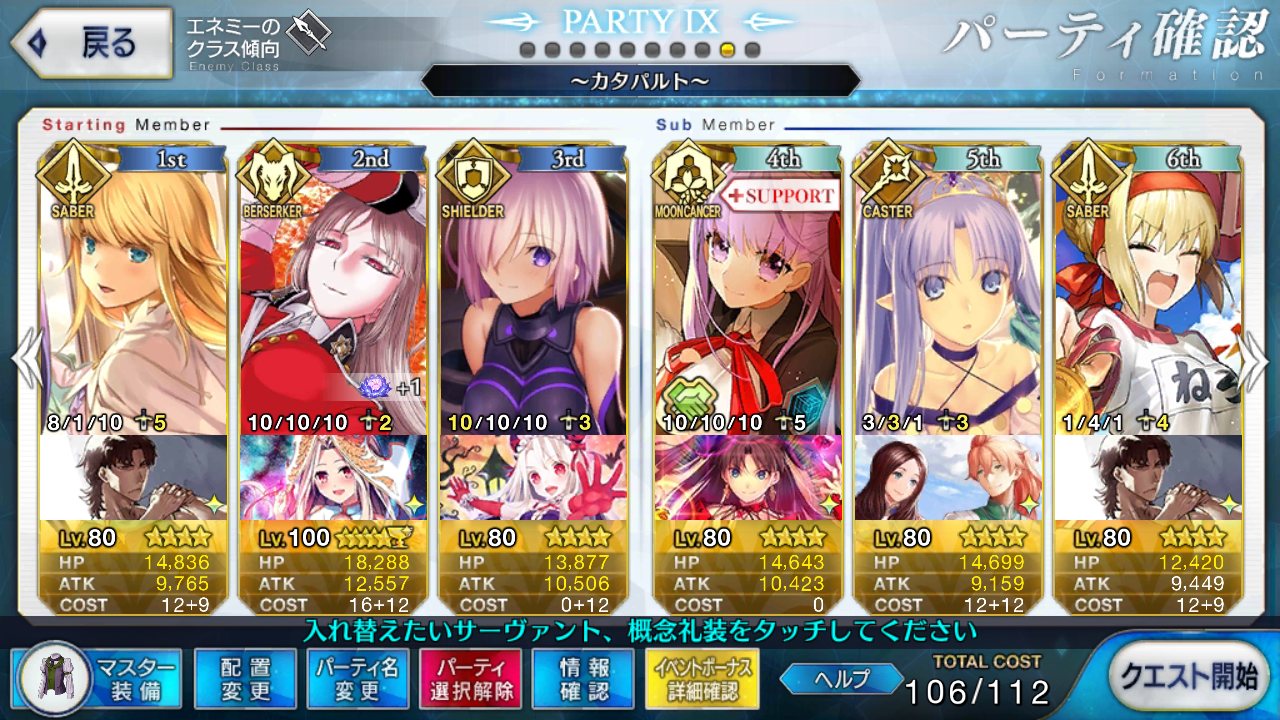
Task: Open the enemy class tendency info
Action: coord(258,42)
